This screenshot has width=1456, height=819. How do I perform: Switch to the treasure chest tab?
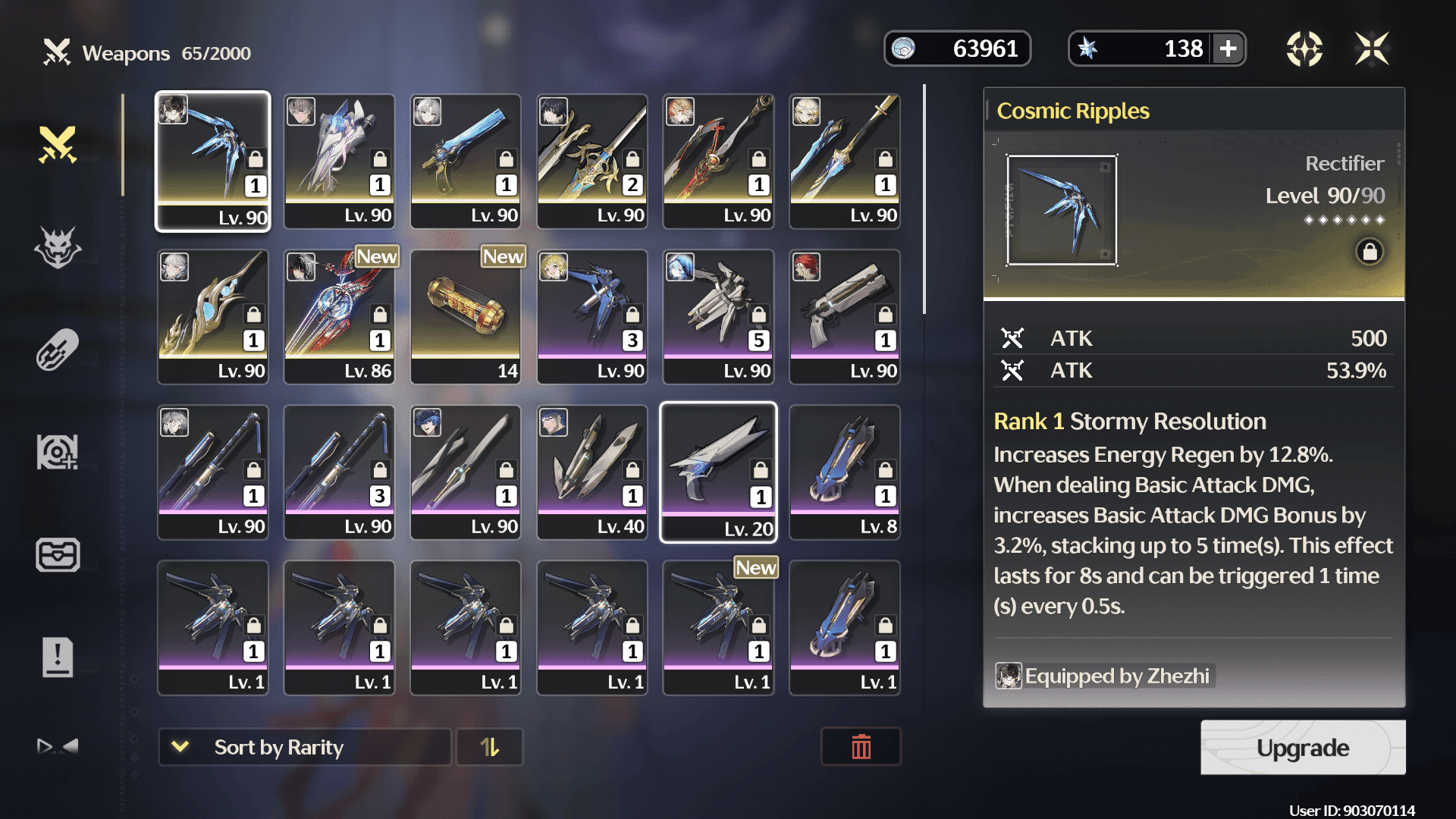pos(58,554)
